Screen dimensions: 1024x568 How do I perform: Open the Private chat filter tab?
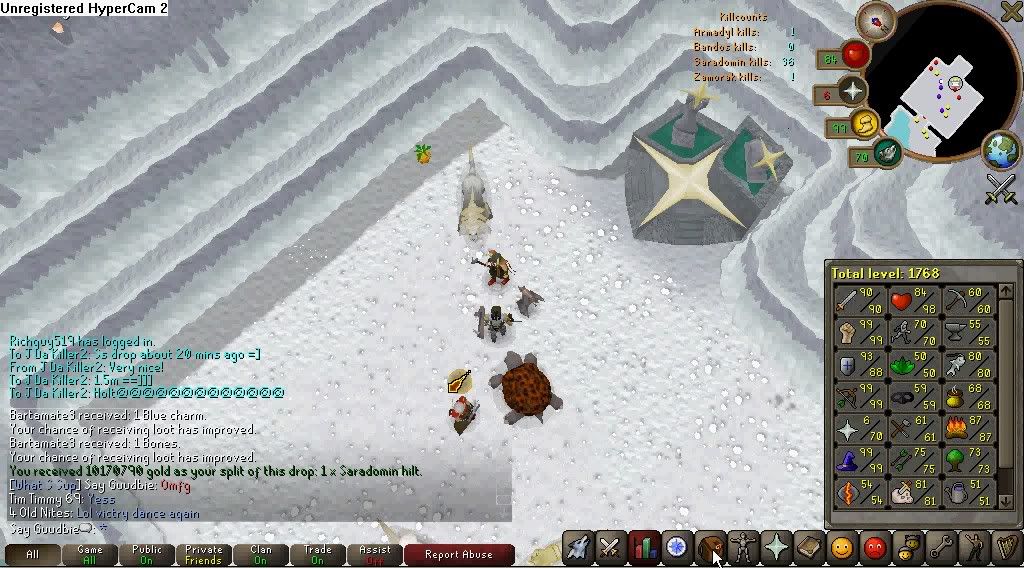click(x=203, y=555)
